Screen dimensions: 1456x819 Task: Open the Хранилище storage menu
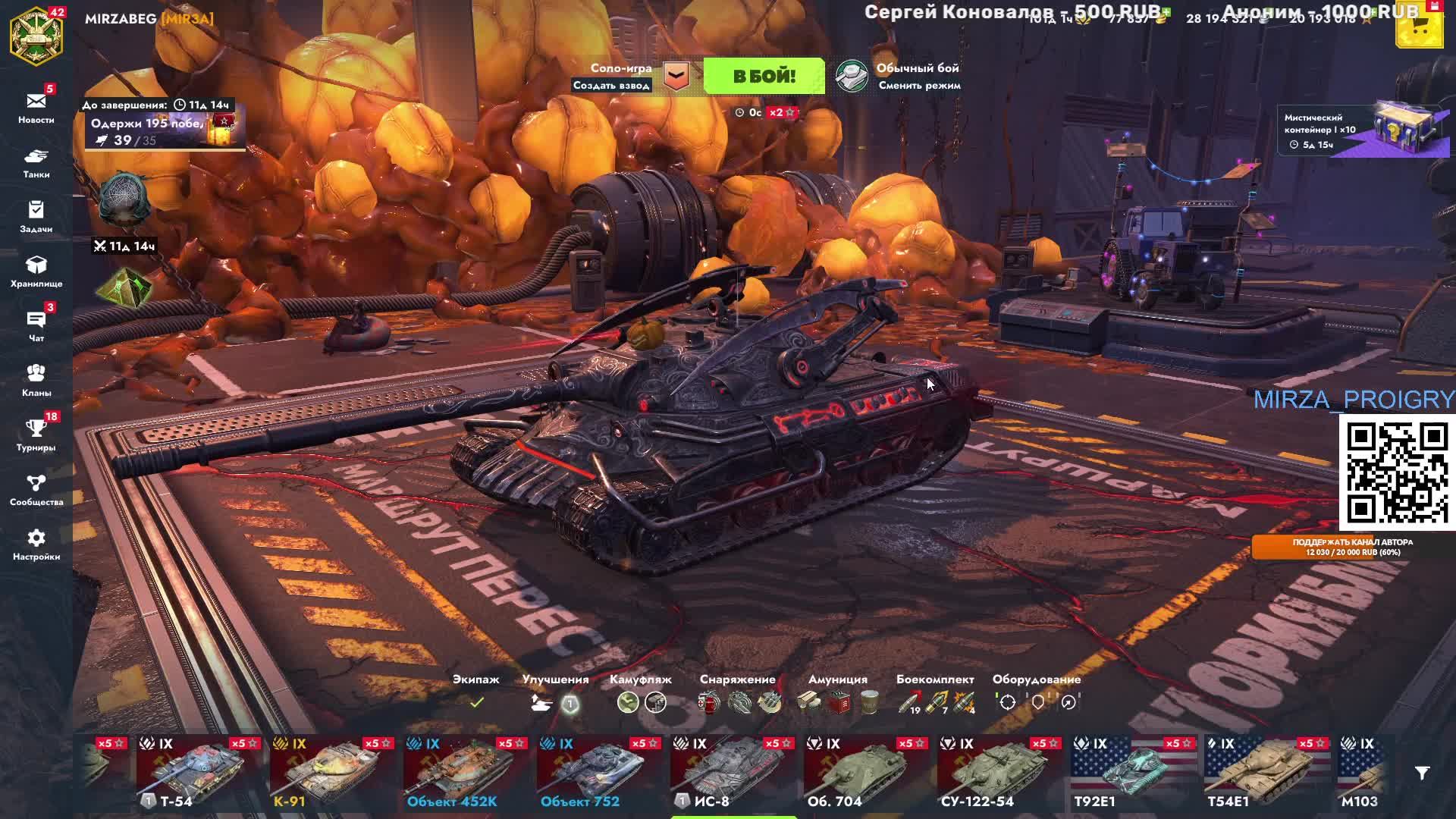pyautogui.click(x=36, y=271)
